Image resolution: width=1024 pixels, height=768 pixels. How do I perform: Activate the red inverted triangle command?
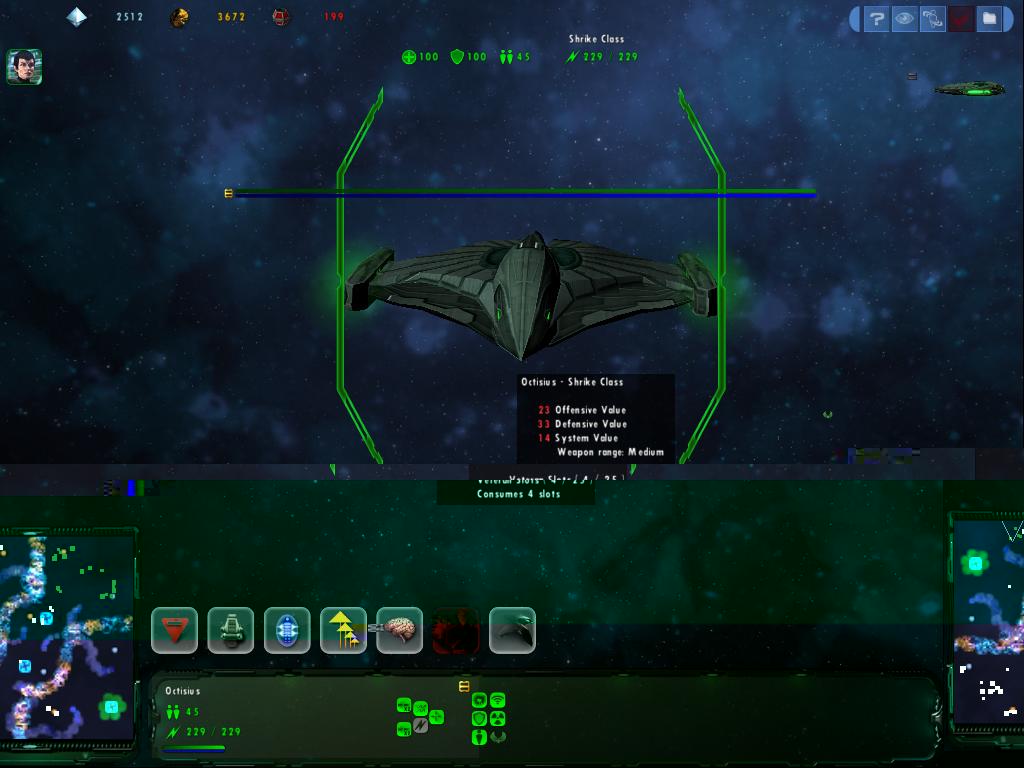(x=174, y=631)
